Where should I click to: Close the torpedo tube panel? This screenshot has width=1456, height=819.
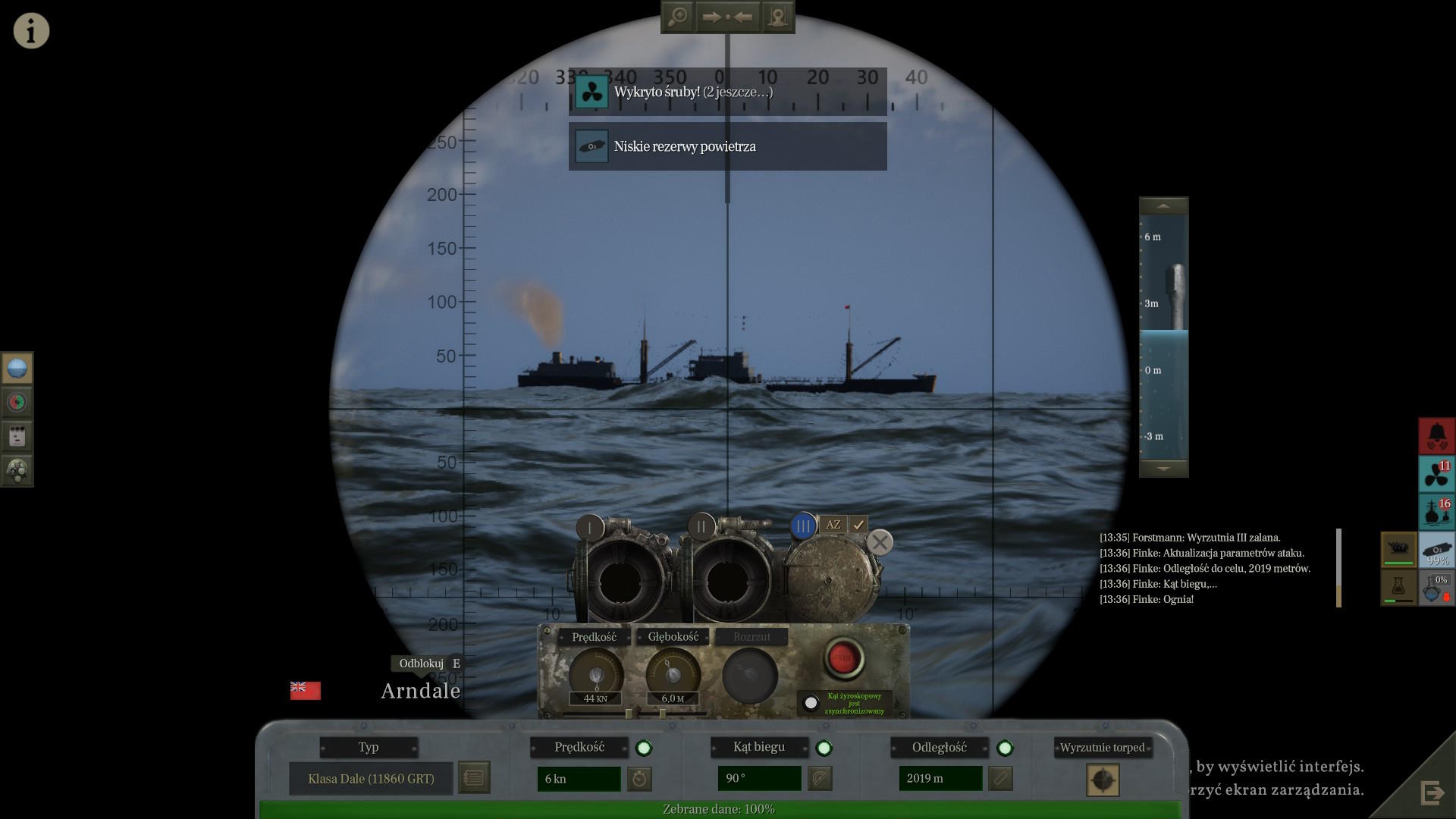point(880,542)
